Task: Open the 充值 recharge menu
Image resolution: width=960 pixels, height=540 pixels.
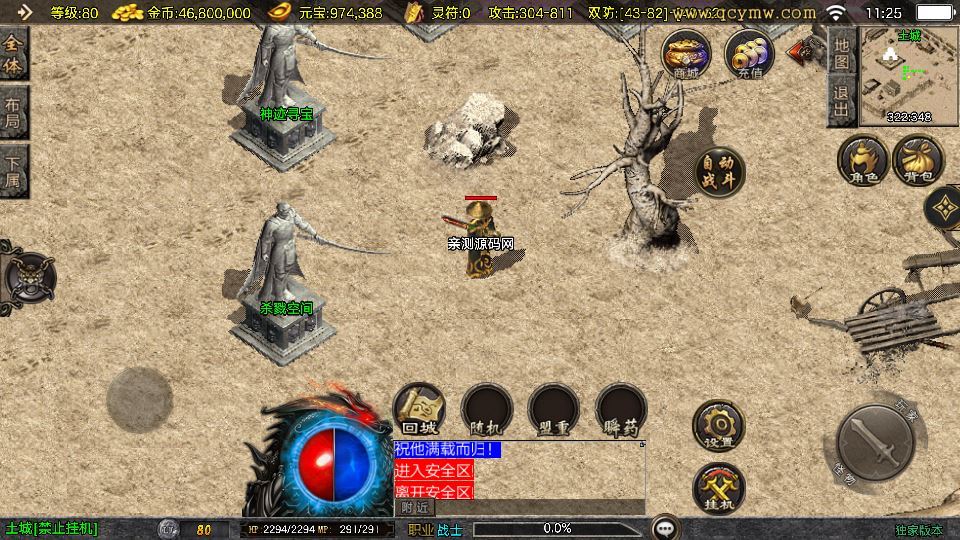Action: [749, 54]
